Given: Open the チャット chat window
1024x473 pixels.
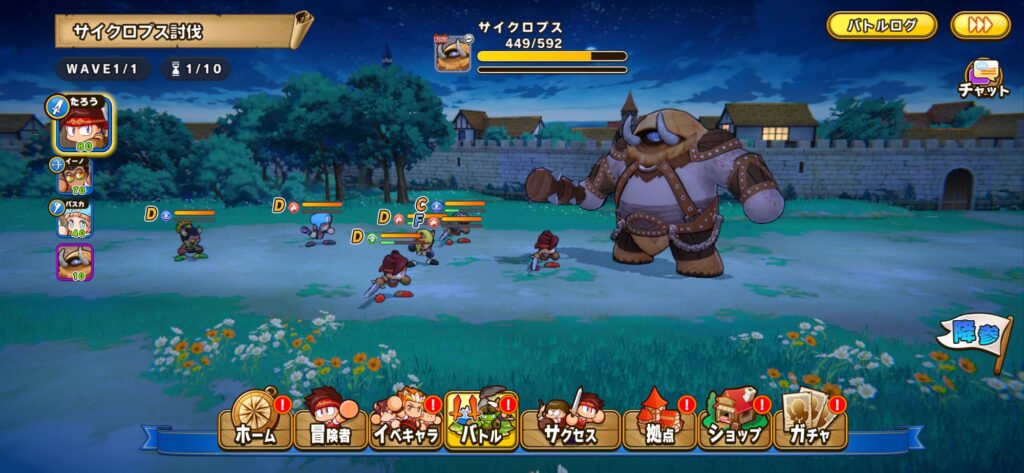Looking at the screenshot, I should point(984,78).
